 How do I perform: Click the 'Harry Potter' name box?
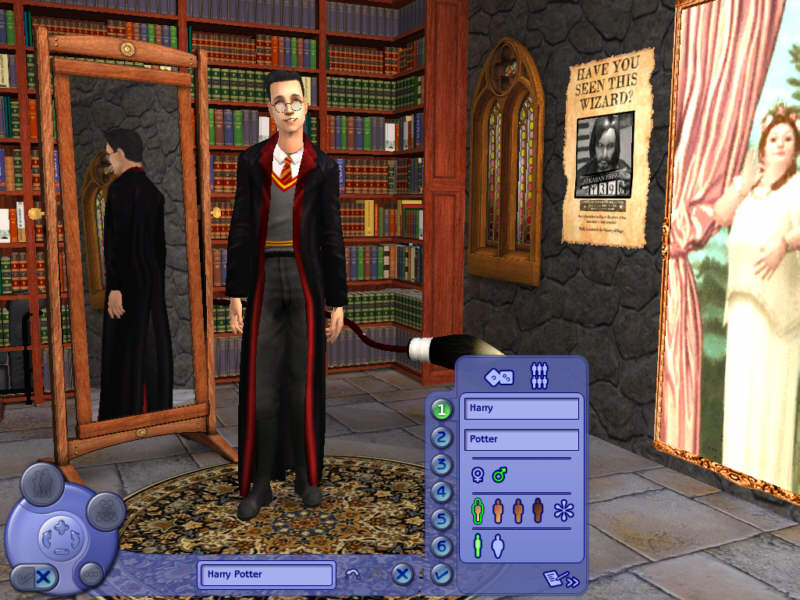pyautogui.click(x=267, y=575)
